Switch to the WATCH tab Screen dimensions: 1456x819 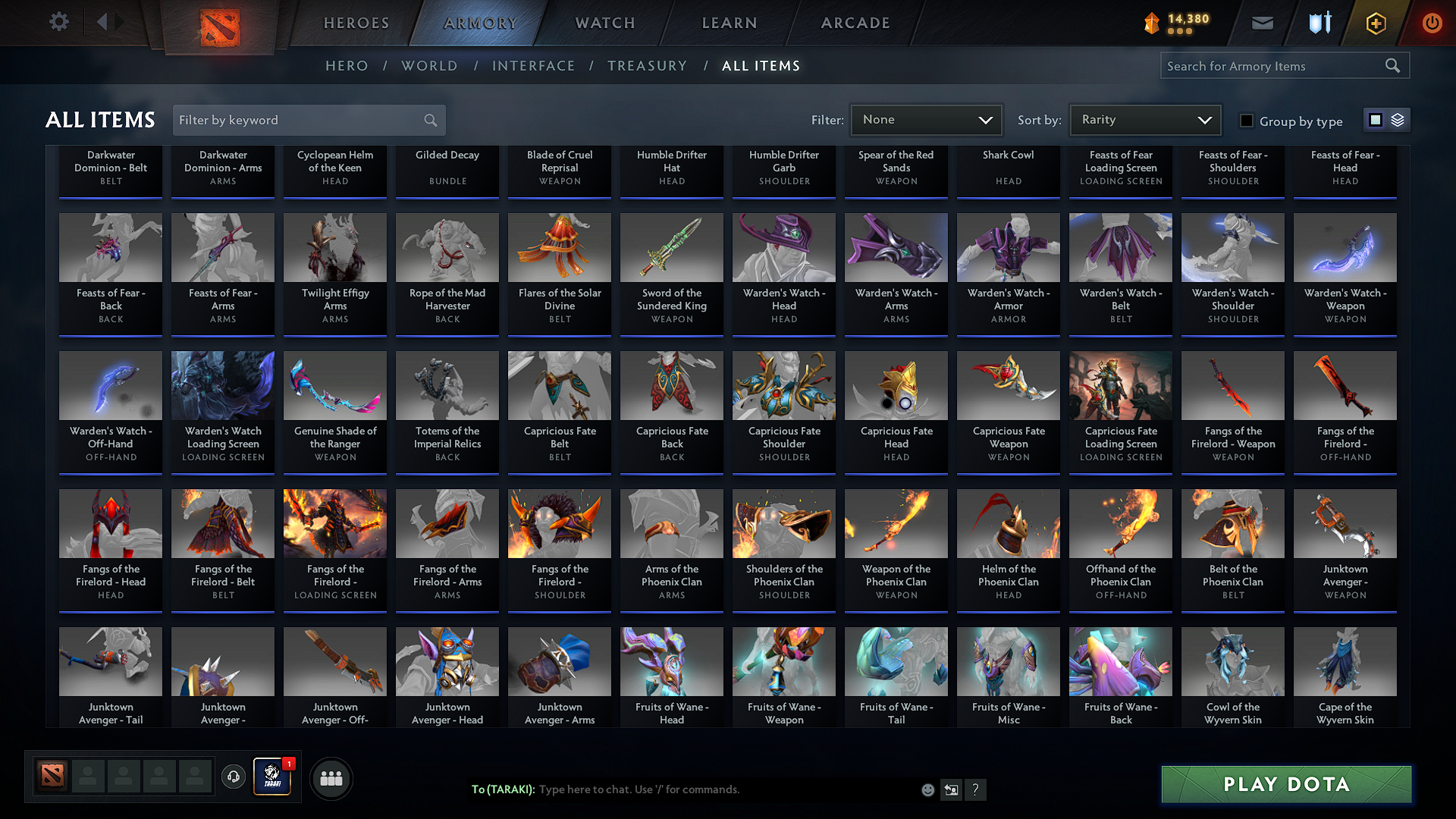(x=604, y=23)
